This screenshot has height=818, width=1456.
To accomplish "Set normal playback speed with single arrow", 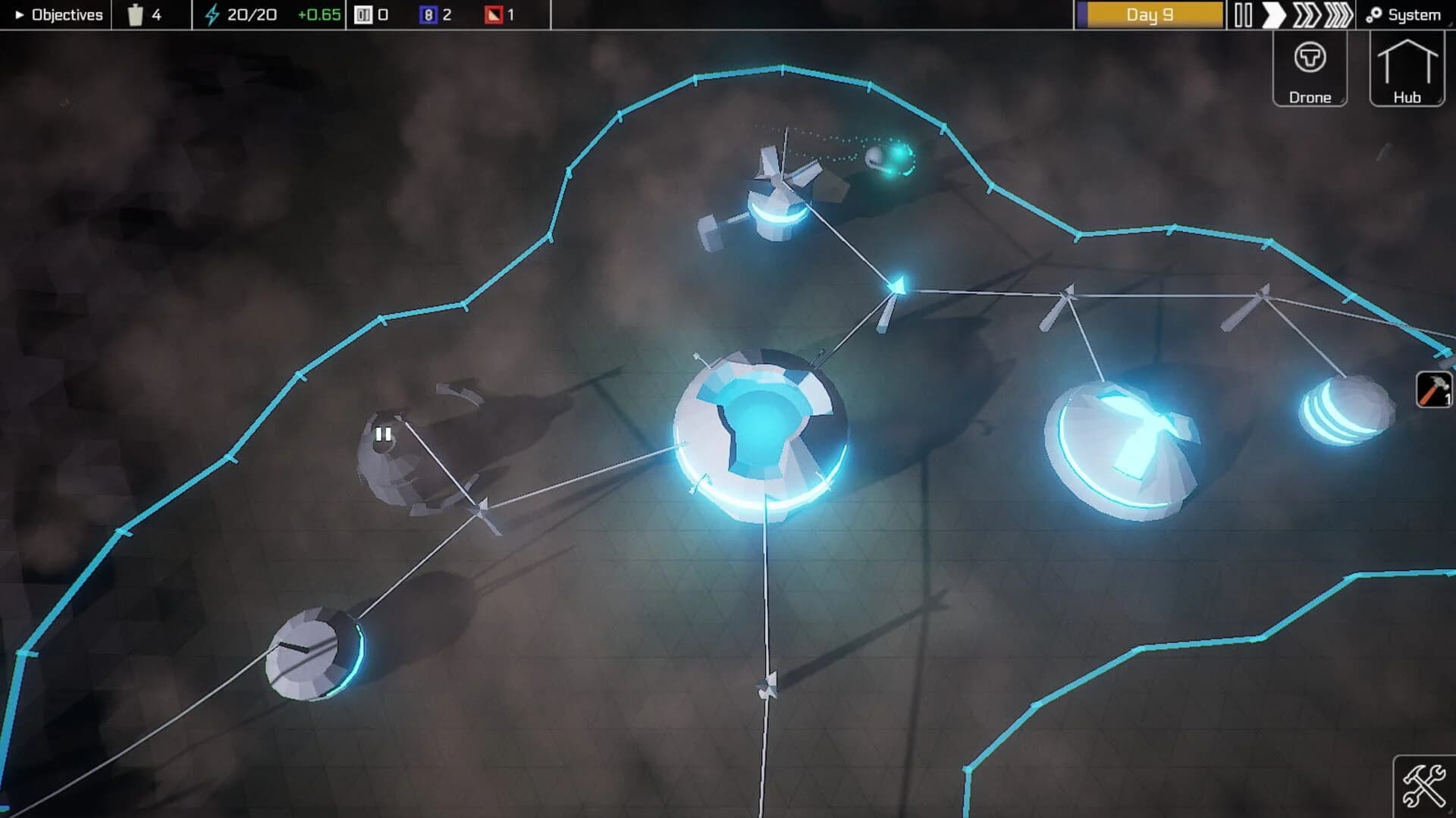I will (1276, 13).
